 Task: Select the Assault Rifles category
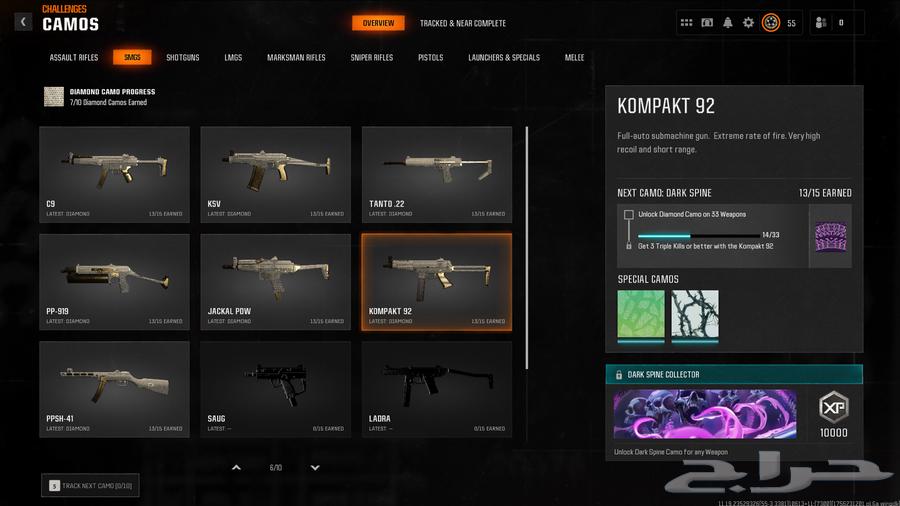[x=74, y=58]
